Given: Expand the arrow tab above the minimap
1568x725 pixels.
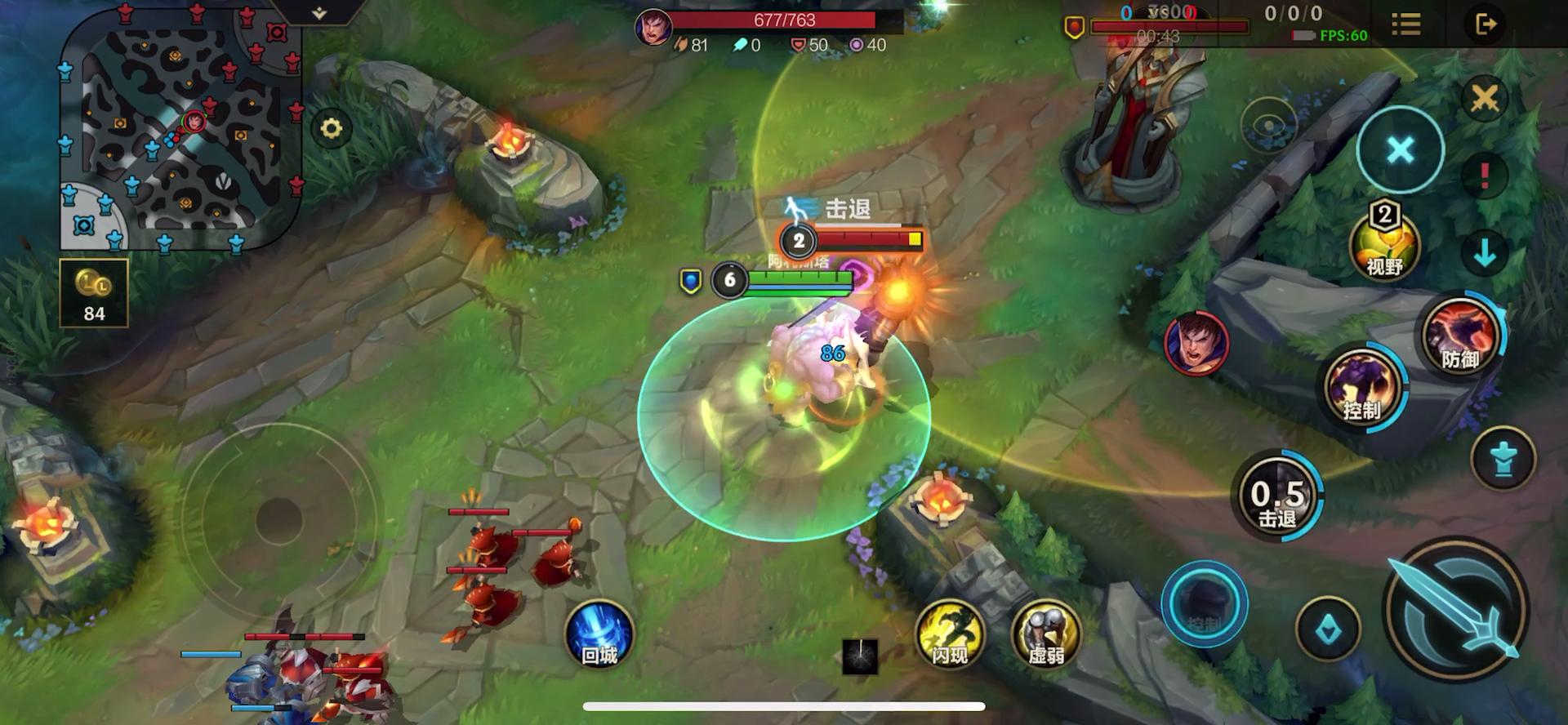Looking at the screenshot, I should pyautogui.click(x=319, y=12).
